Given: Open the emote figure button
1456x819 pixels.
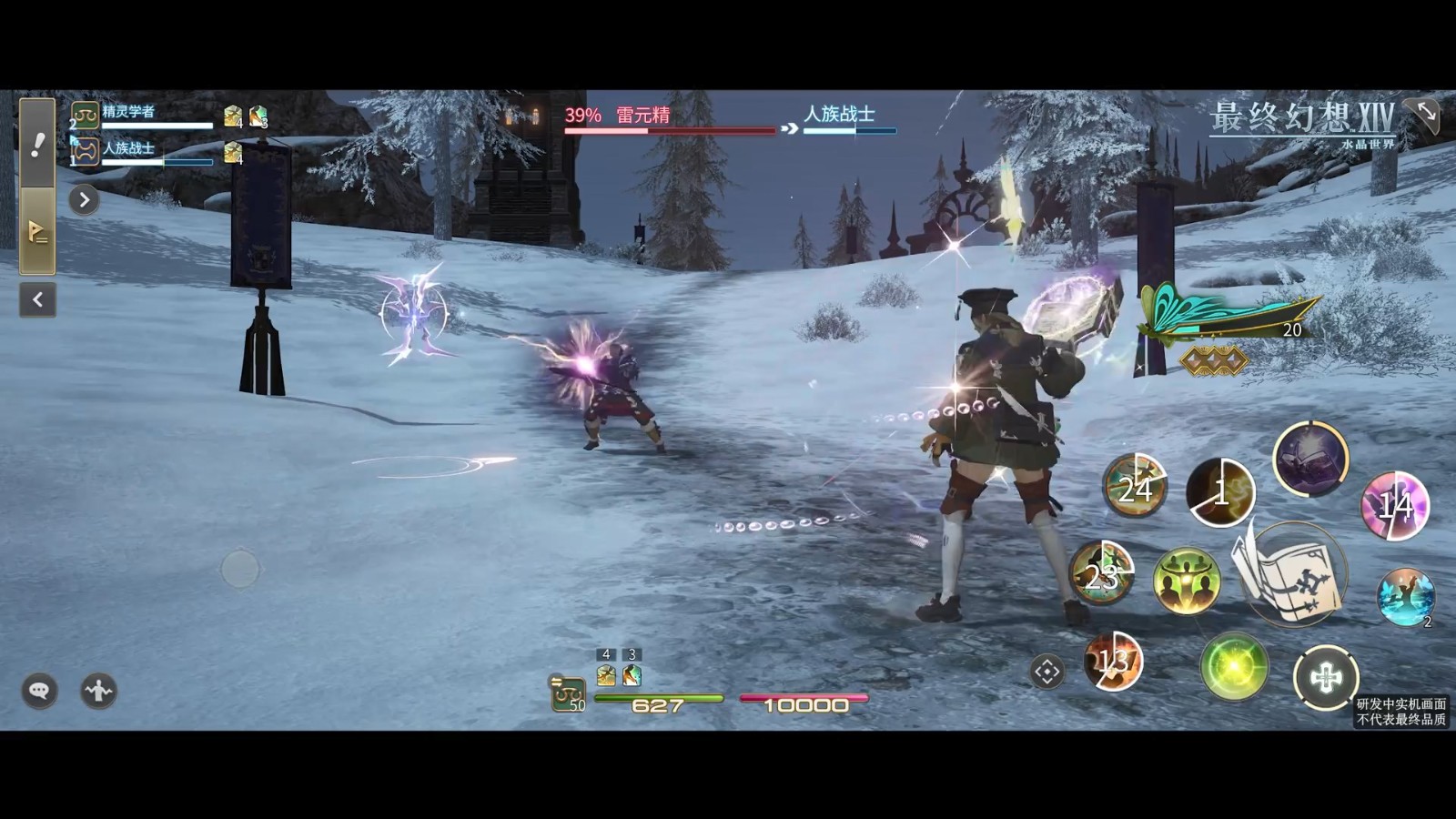Looking at the screenshot, I should coord(98,691).
